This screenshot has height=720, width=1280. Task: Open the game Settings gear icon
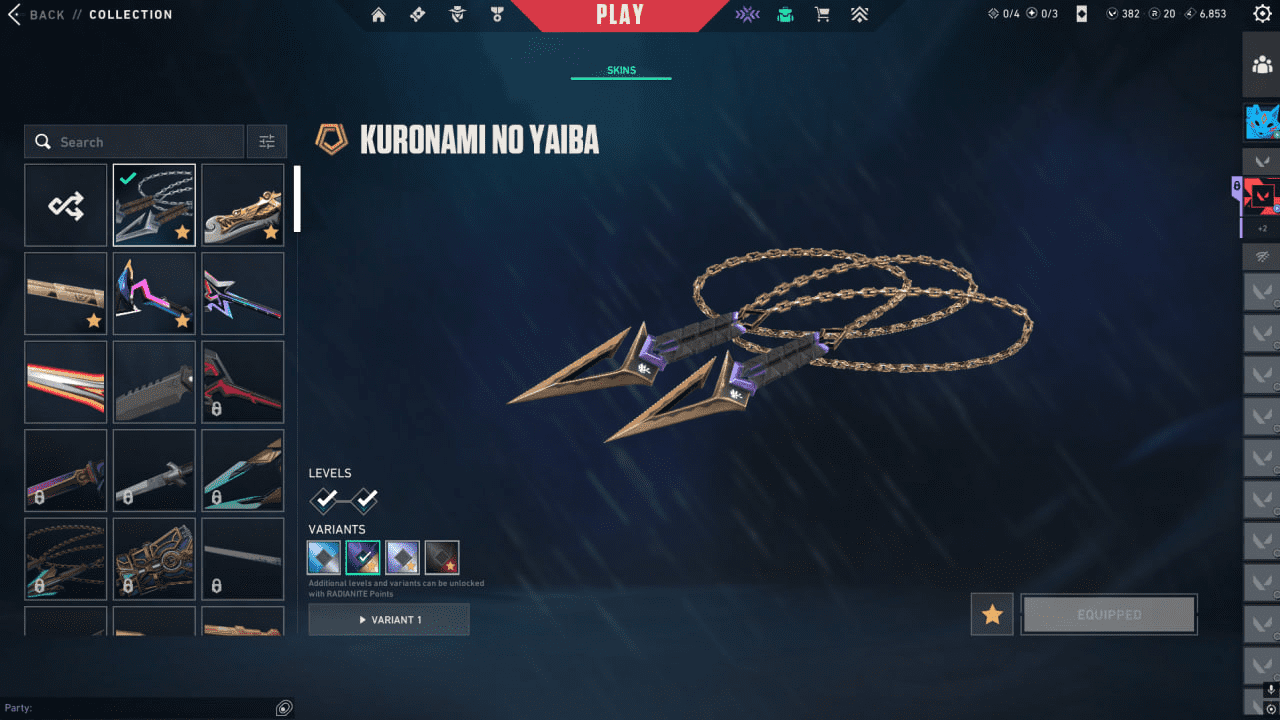(1261, 14)
